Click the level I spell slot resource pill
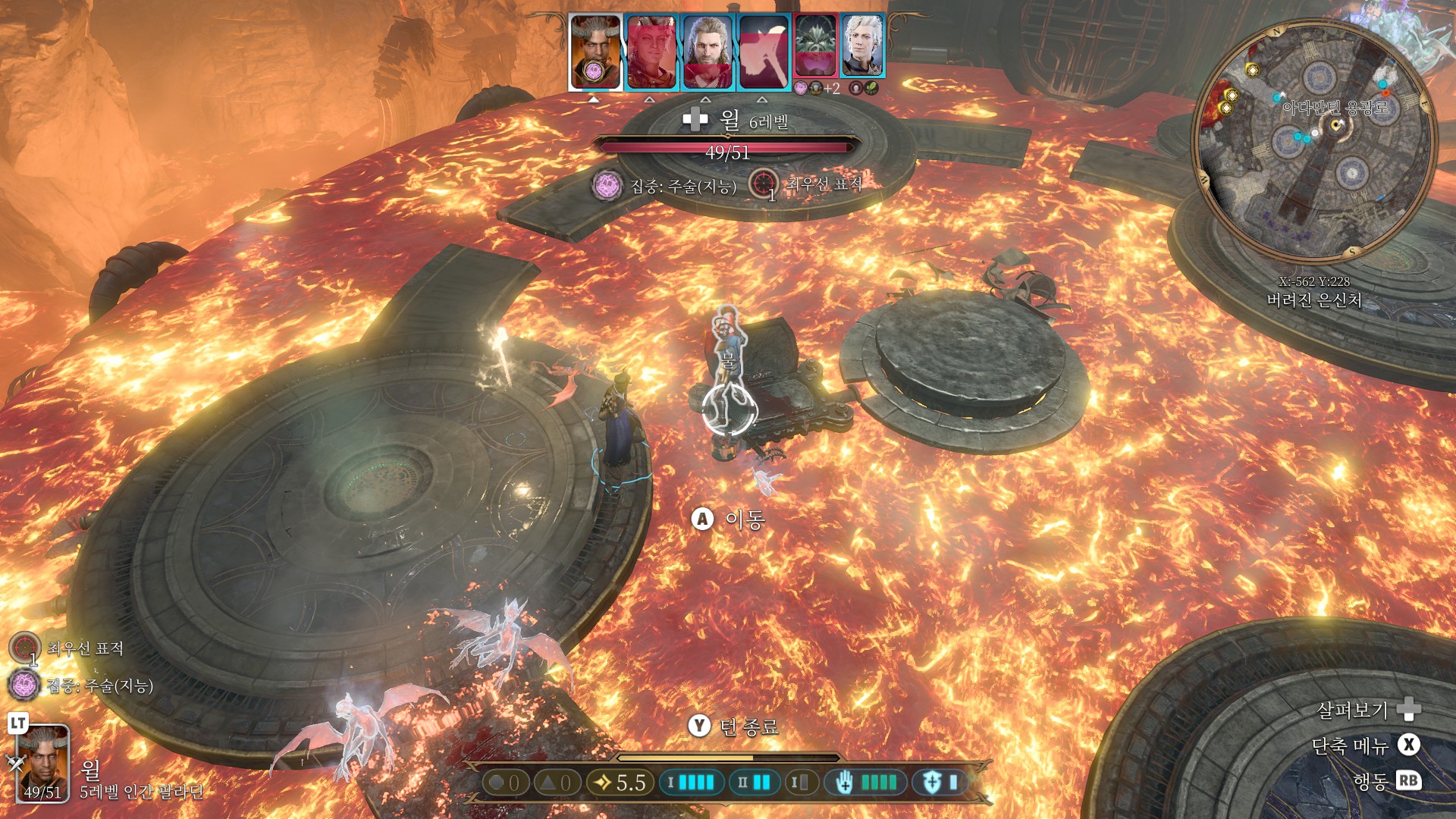 pyautogui.click(x=689, y=783)
